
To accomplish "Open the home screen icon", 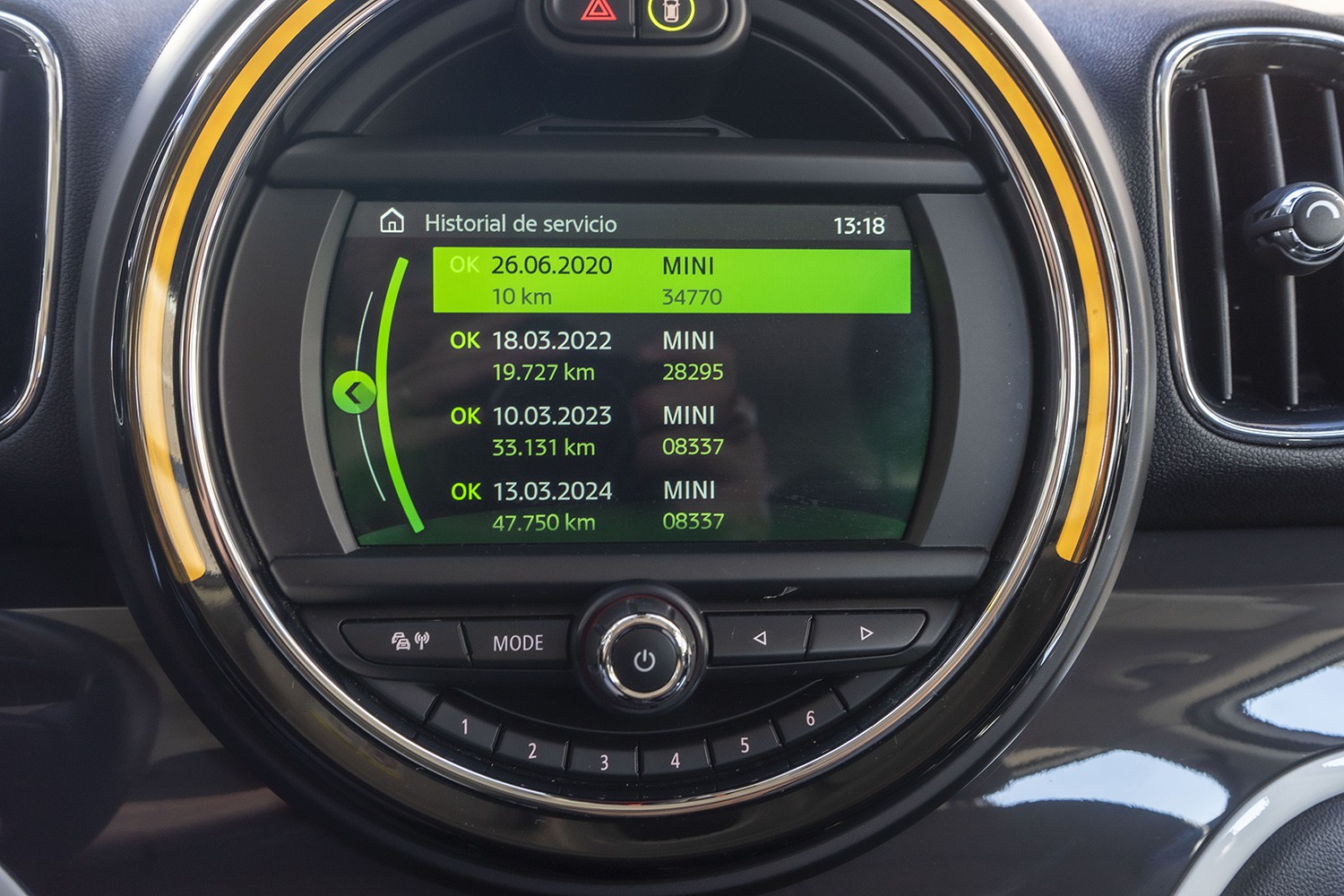I will pos(392,221).
